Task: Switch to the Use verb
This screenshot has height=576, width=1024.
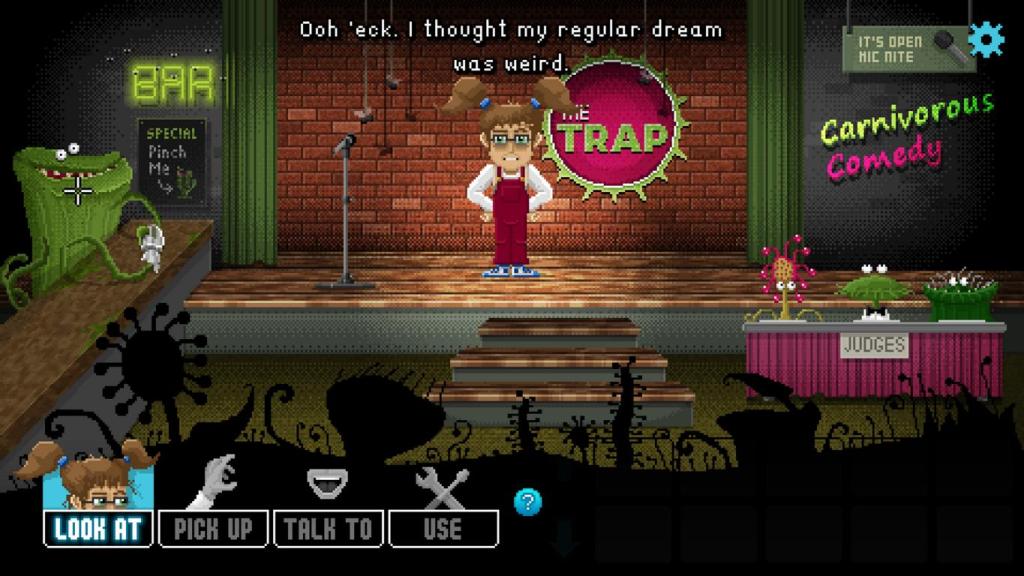Action: [x=443, y=528]
